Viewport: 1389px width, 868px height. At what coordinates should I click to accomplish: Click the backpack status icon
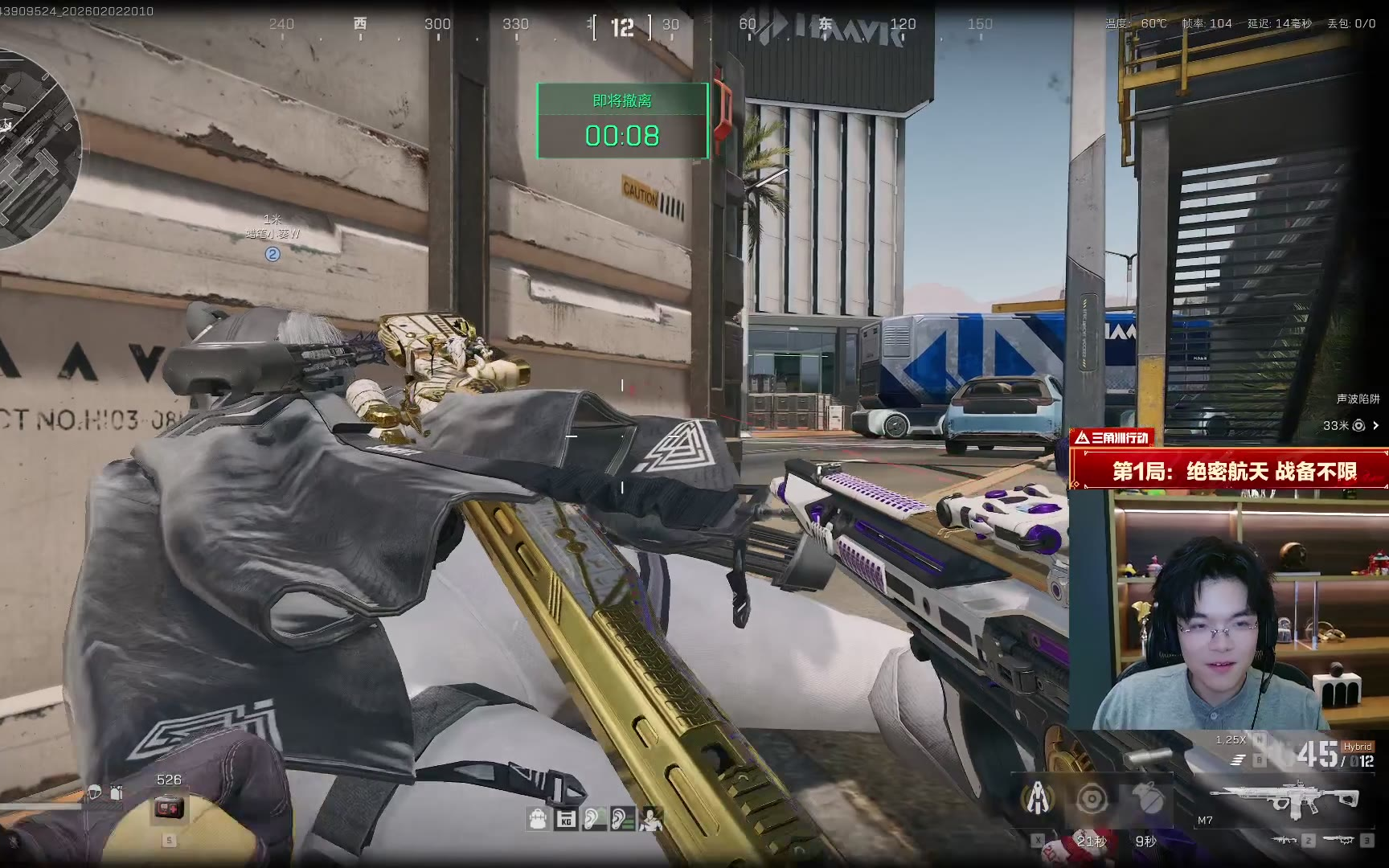click(x=538, y=819)
